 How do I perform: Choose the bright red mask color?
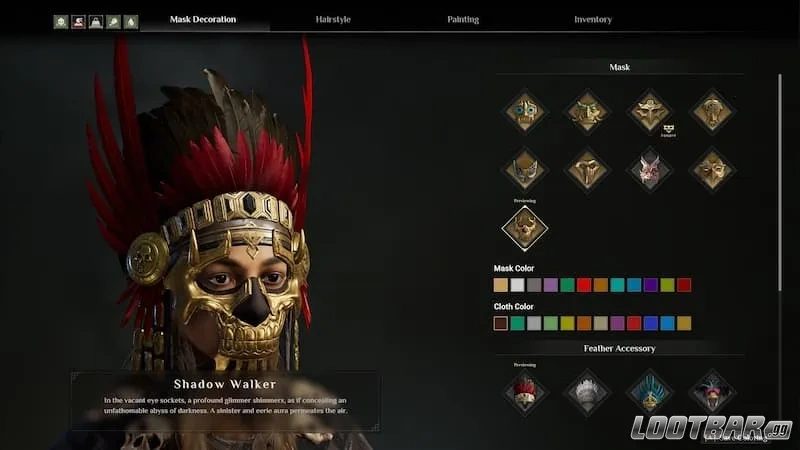[584, 285]
